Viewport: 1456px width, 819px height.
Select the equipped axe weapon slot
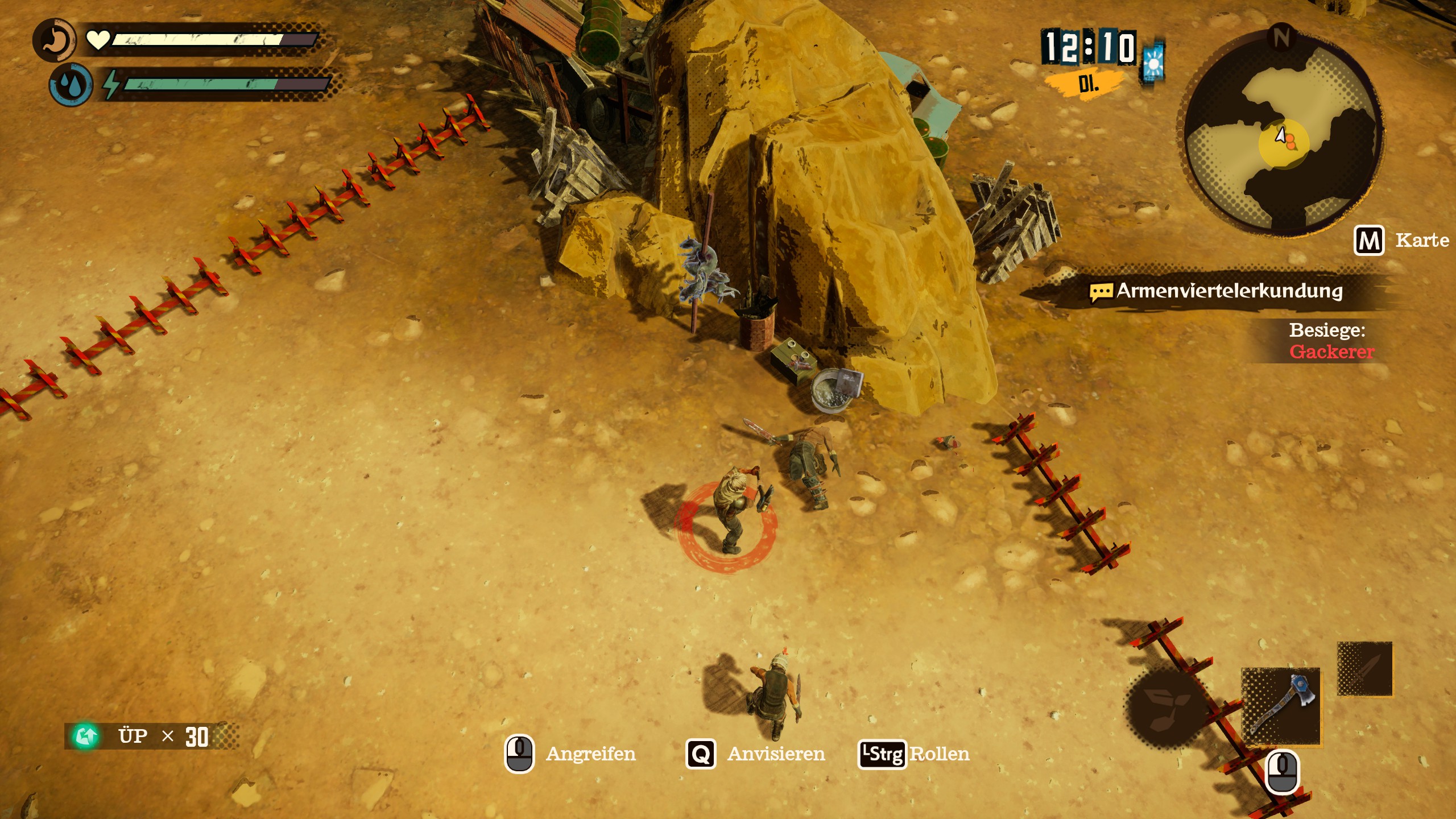point(1281,706)
